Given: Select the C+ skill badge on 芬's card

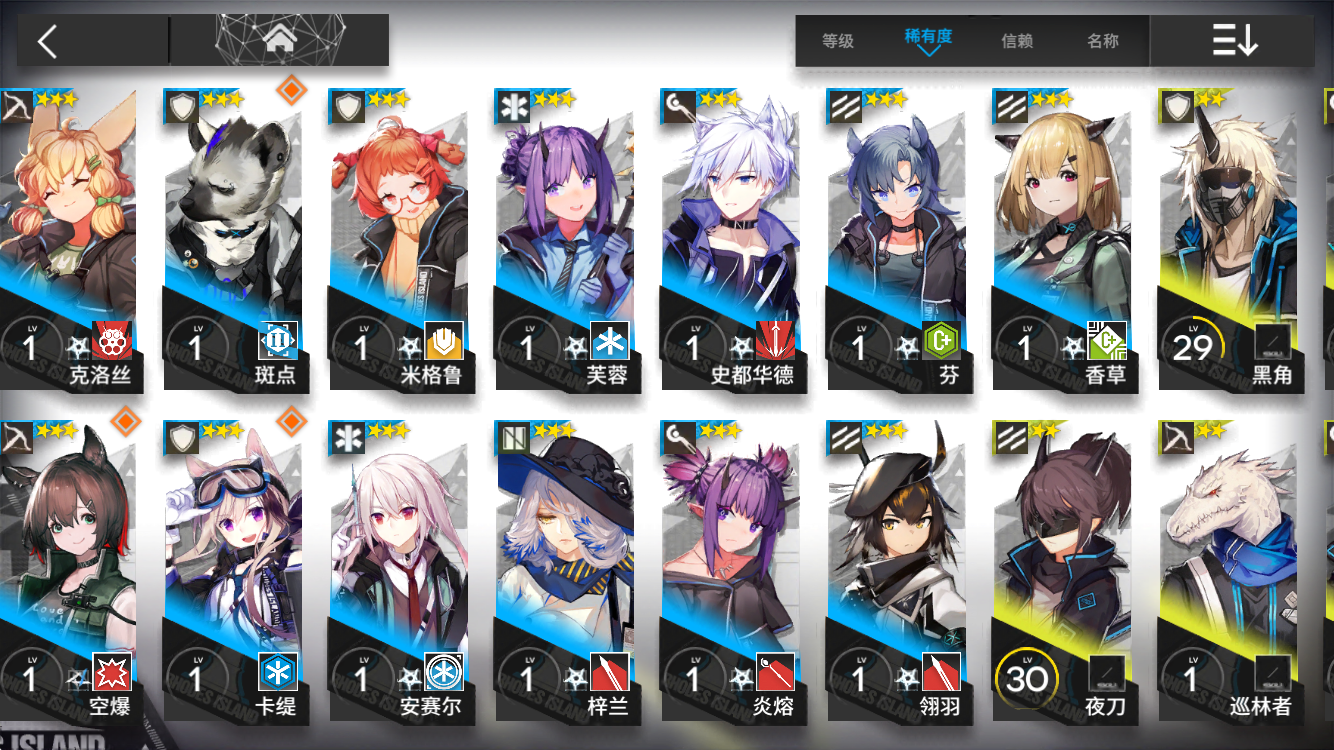Looking at the screenshot, I should click(x=942, y=343).
